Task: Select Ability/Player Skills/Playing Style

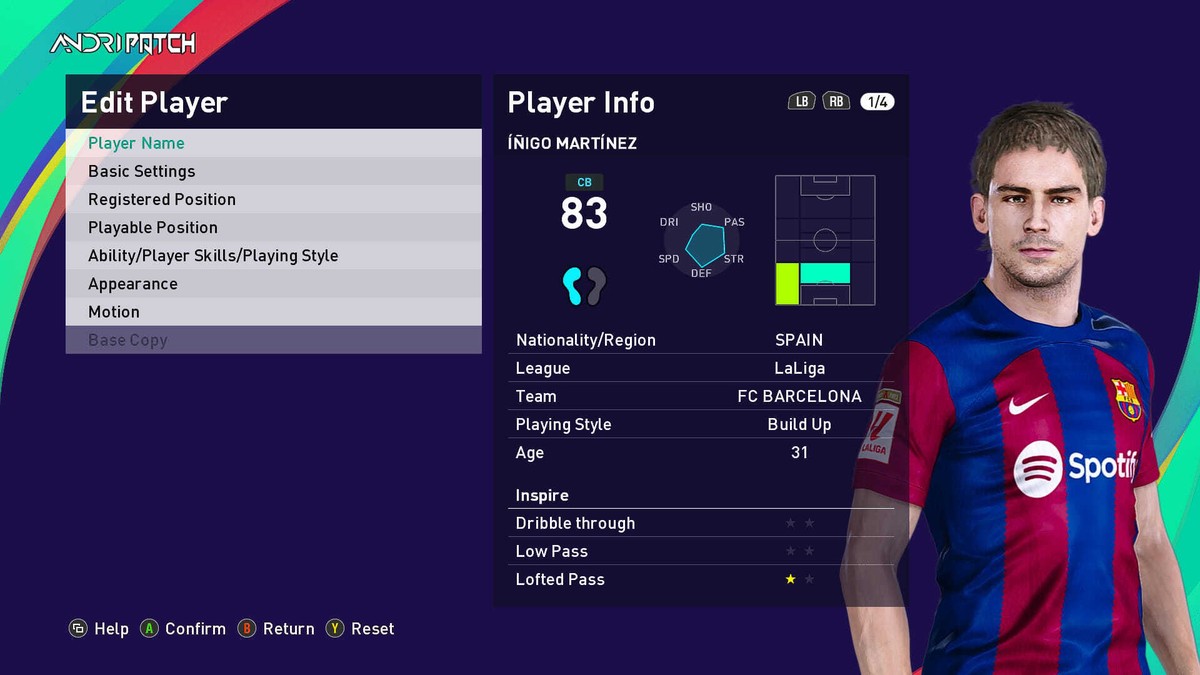Action: (273, 255)
